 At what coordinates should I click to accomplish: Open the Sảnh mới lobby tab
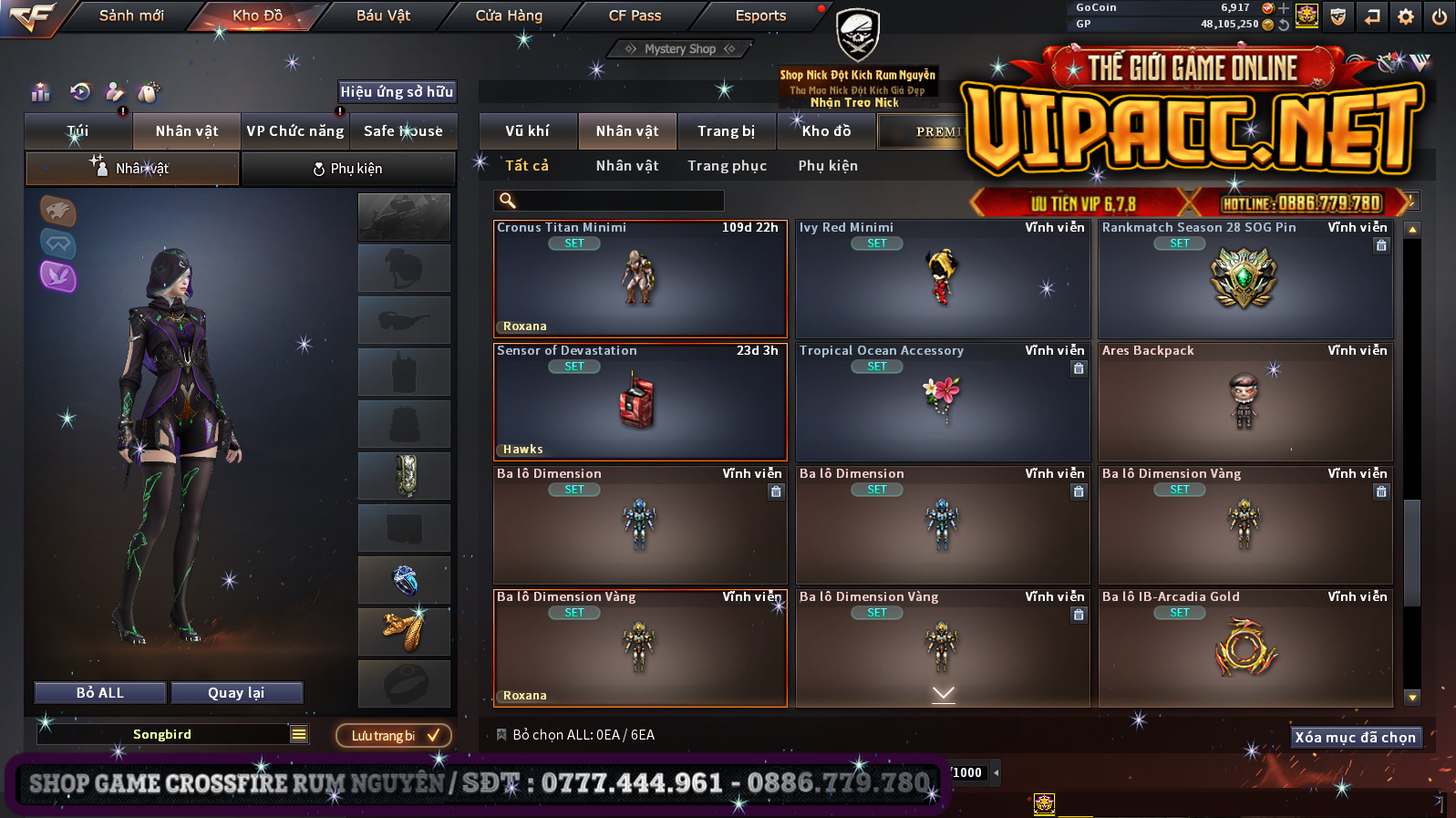click(131, 16)
